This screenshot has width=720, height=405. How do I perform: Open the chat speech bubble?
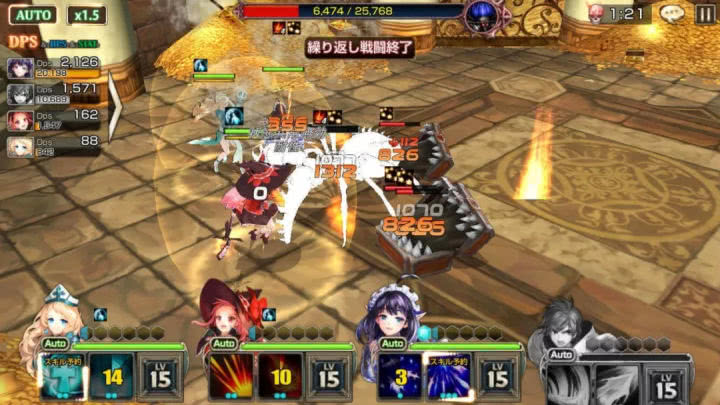pyautogui.click(x=673, y=14)
